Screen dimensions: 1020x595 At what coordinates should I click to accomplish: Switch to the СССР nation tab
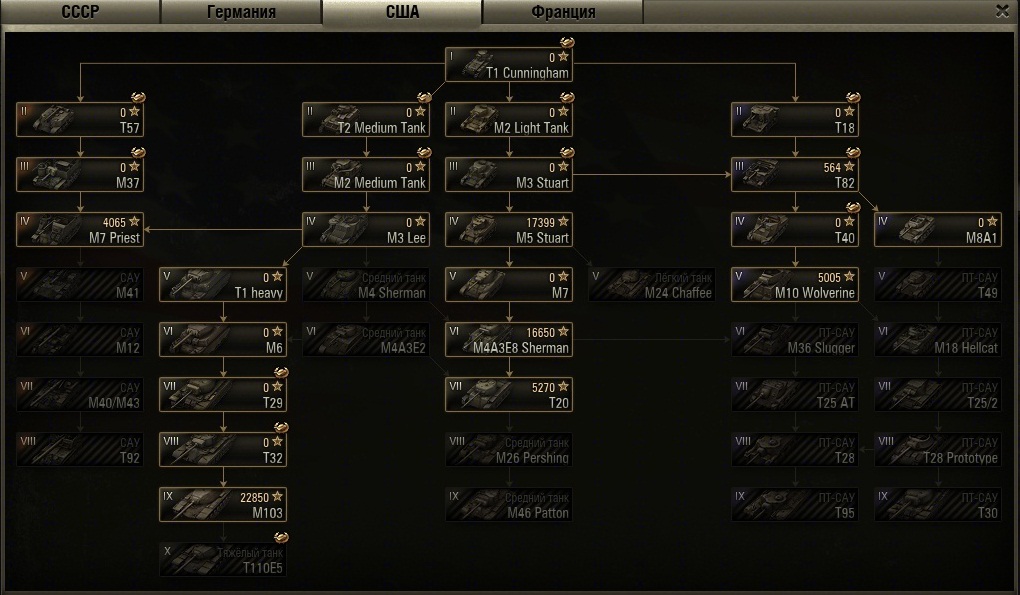[79, 12]
